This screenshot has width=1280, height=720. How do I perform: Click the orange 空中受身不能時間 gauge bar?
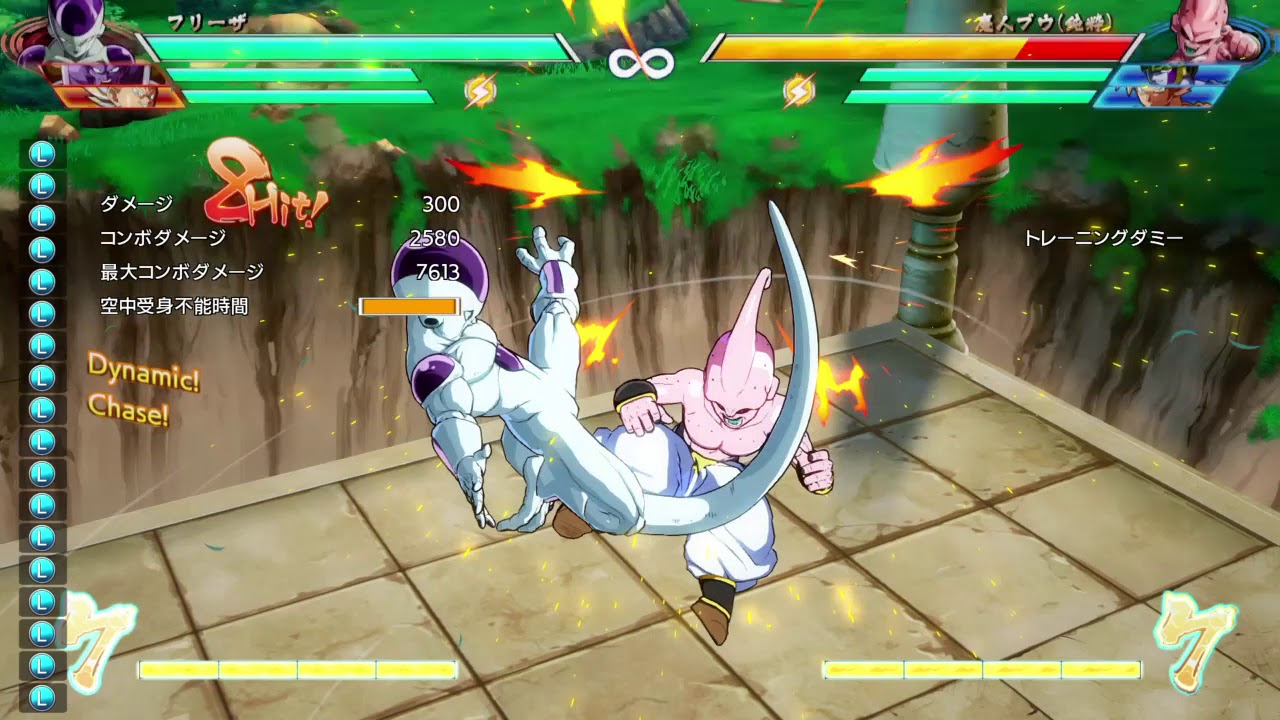(410, 305)
